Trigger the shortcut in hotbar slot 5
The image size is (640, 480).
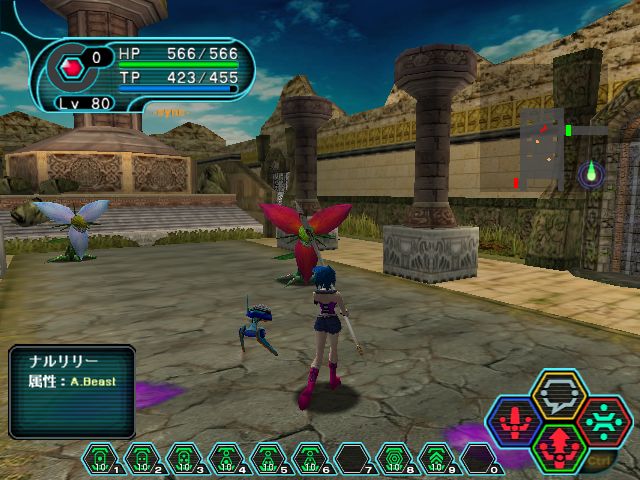268,458
